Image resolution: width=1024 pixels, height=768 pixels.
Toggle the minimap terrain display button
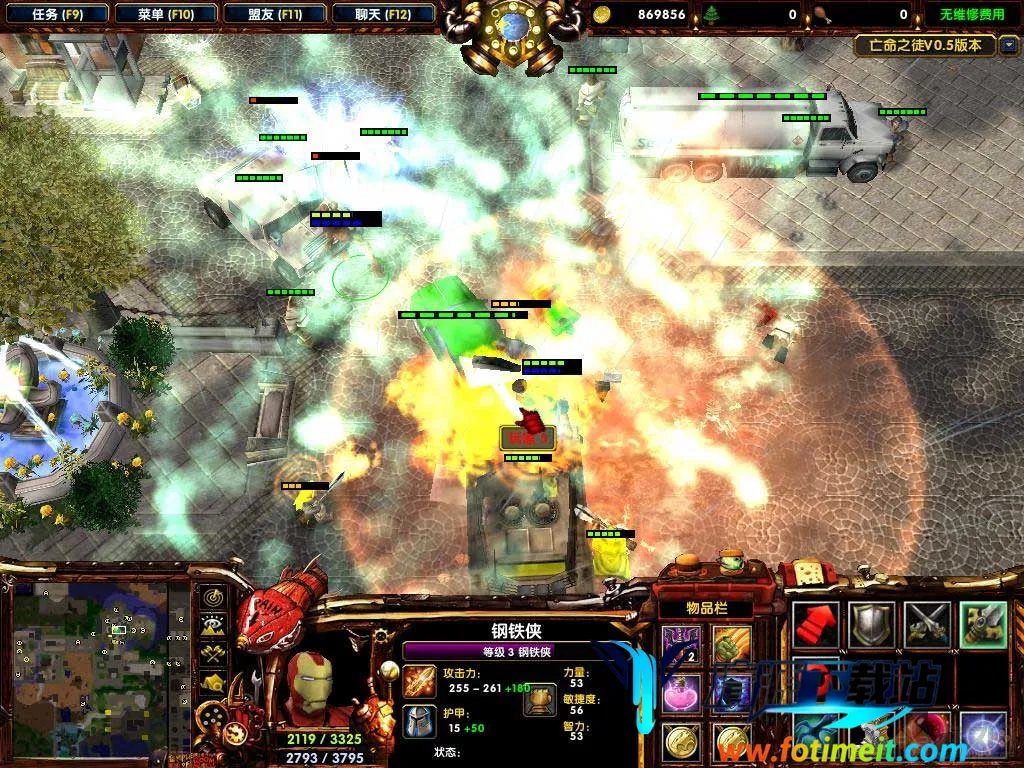coord(213,627)
